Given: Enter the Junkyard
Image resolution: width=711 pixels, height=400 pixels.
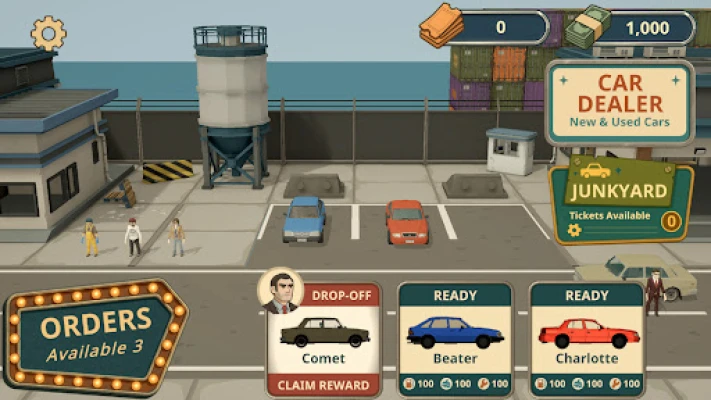Looking at the screenshot, I should point(621,202).
